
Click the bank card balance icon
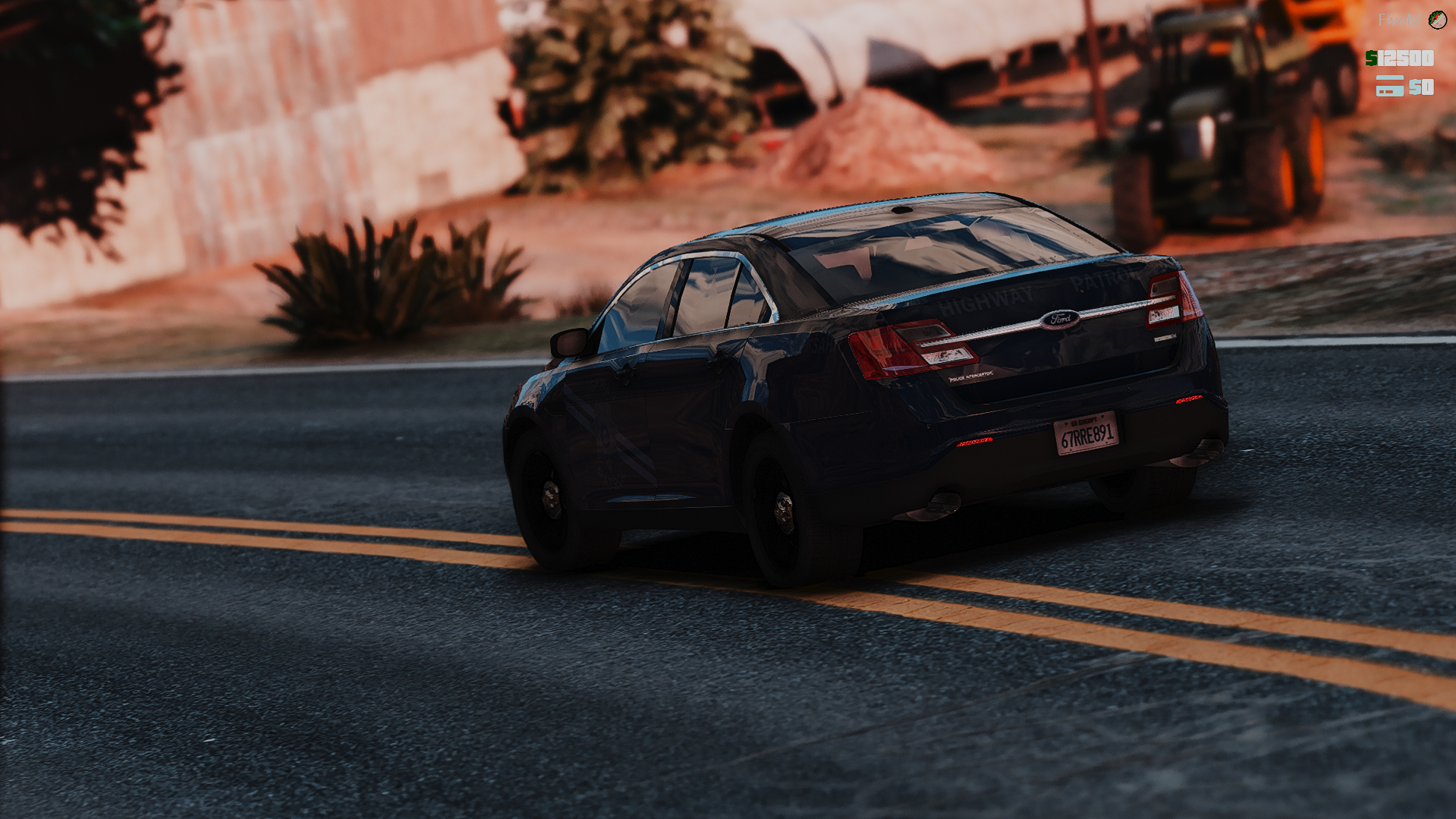pos(1389,87)
